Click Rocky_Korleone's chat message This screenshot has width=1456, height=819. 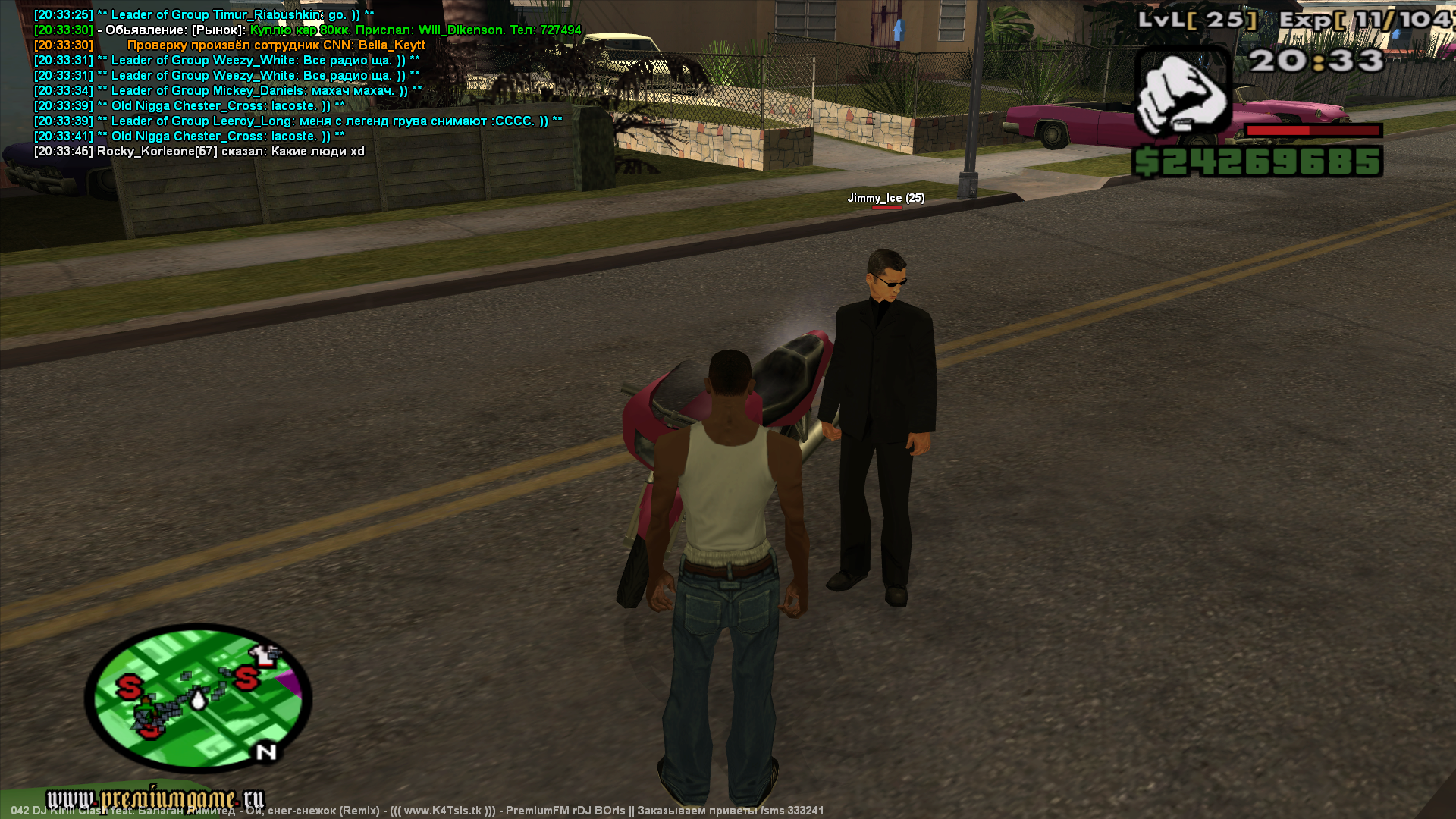199,152
